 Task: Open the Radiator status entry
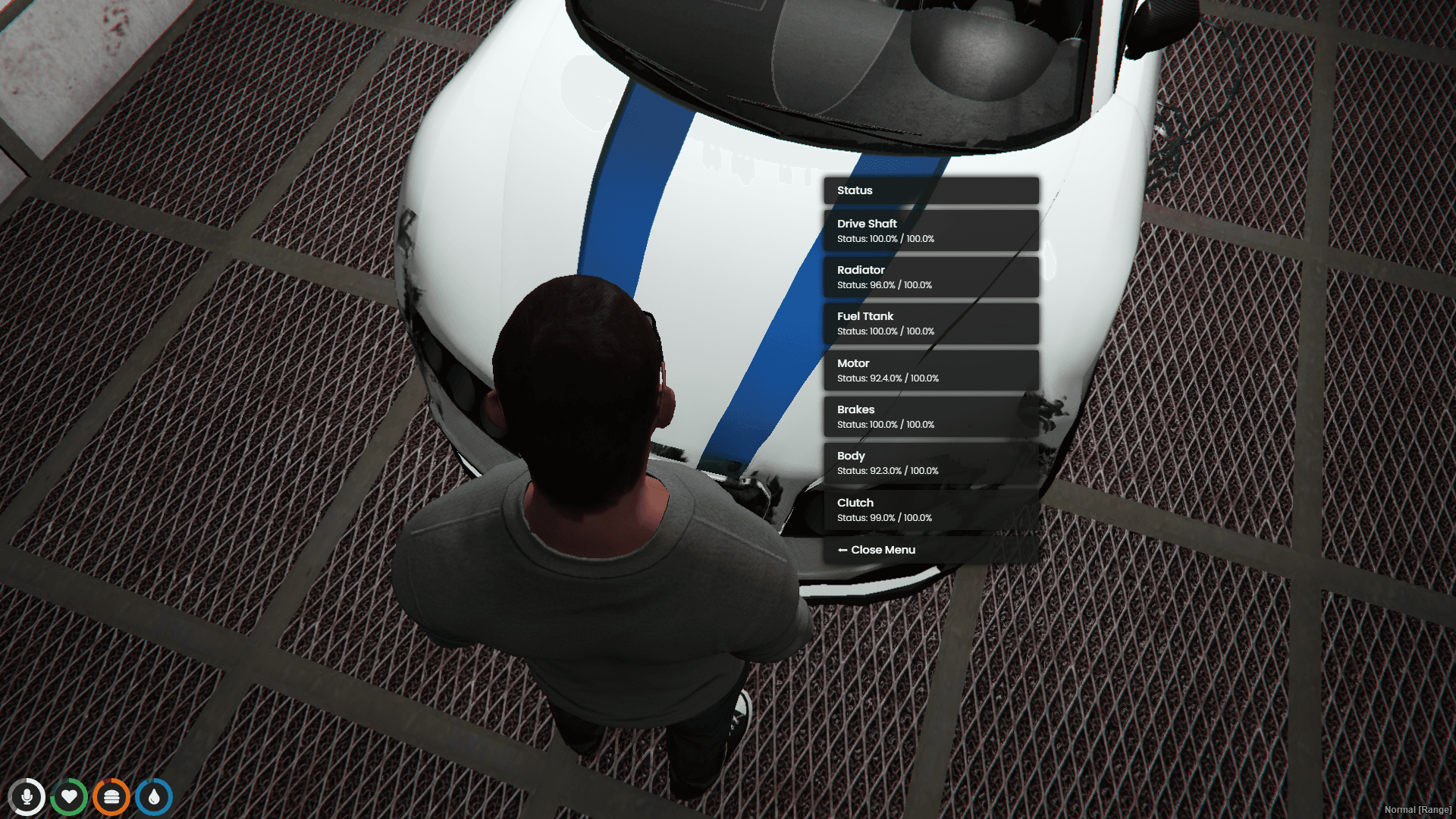click(x=930, y=277)
